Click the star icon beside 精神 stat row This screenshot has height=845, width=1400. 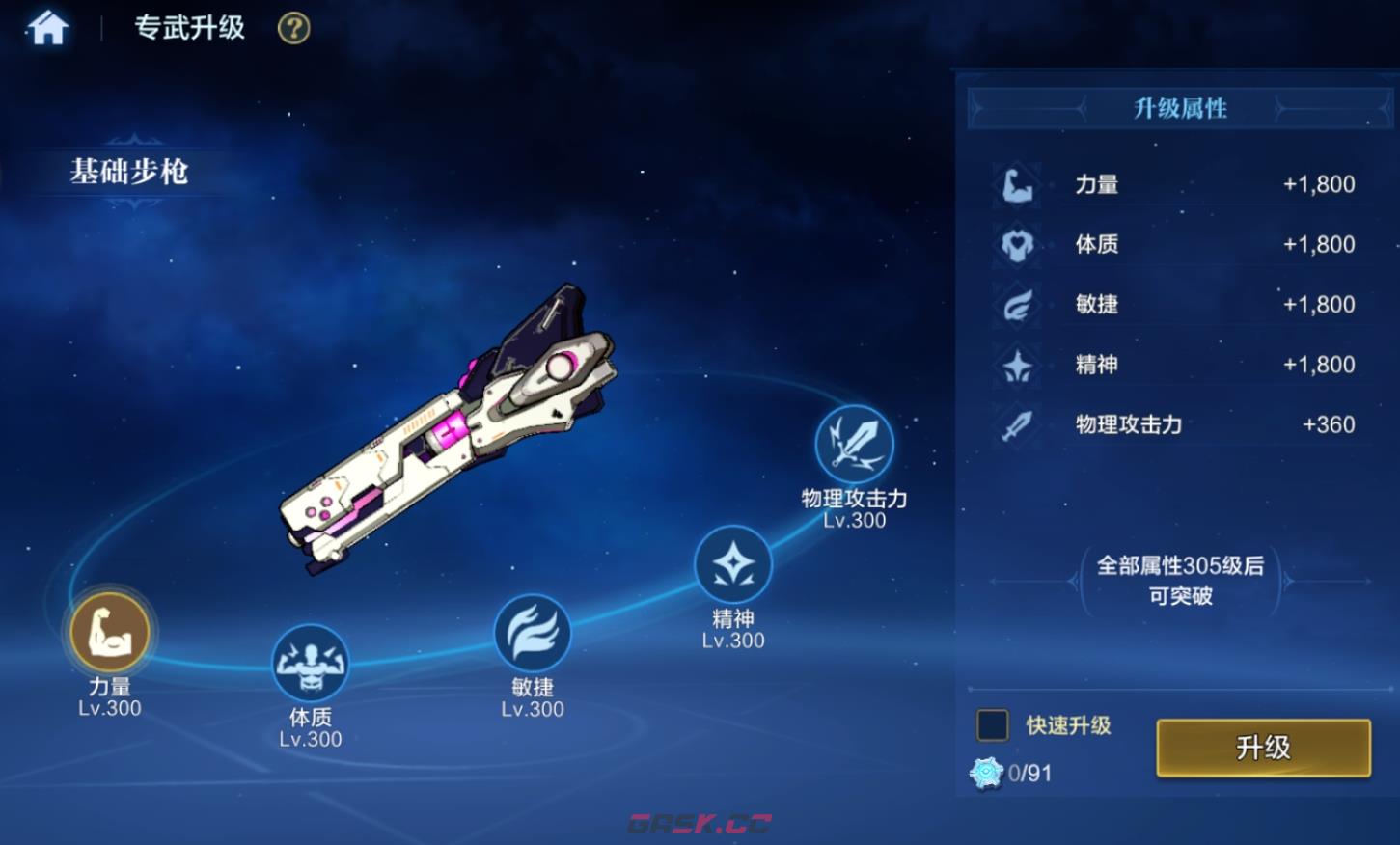pyautogui.click(x=1014, y=364)
